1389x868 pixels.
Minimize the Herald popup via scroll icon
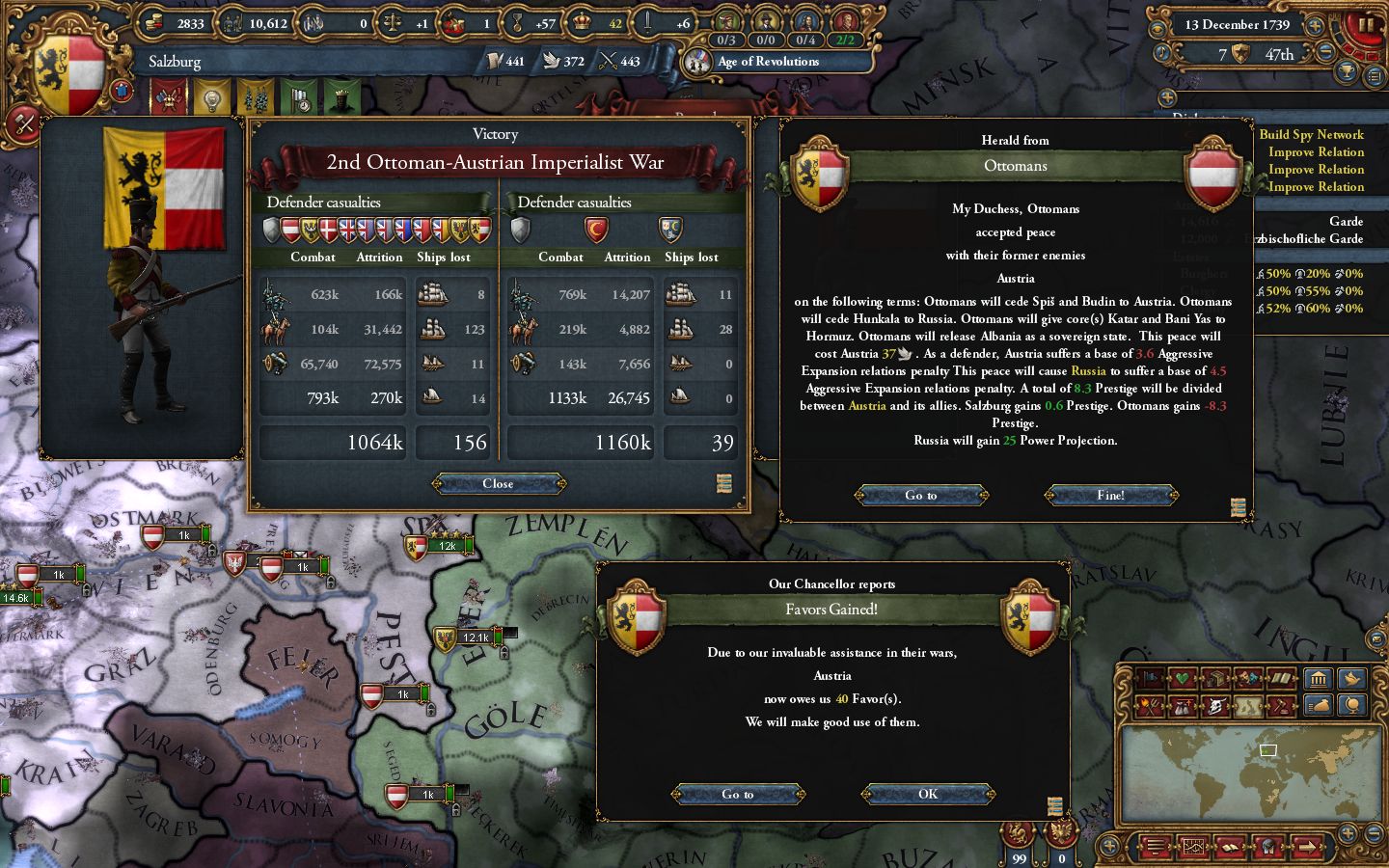coord(1238,508)
